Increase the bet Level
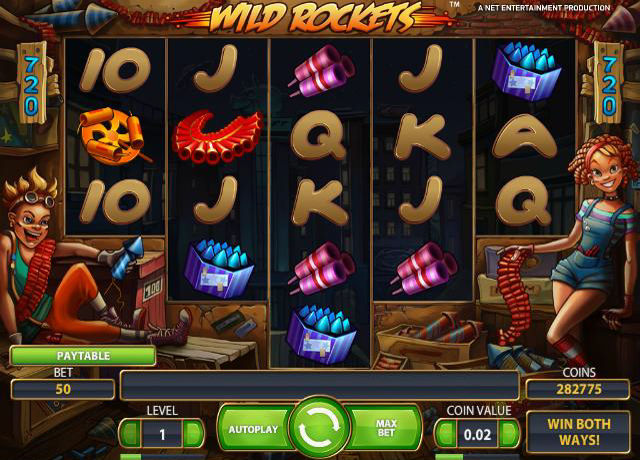640x460 pixels. [195, 434]
